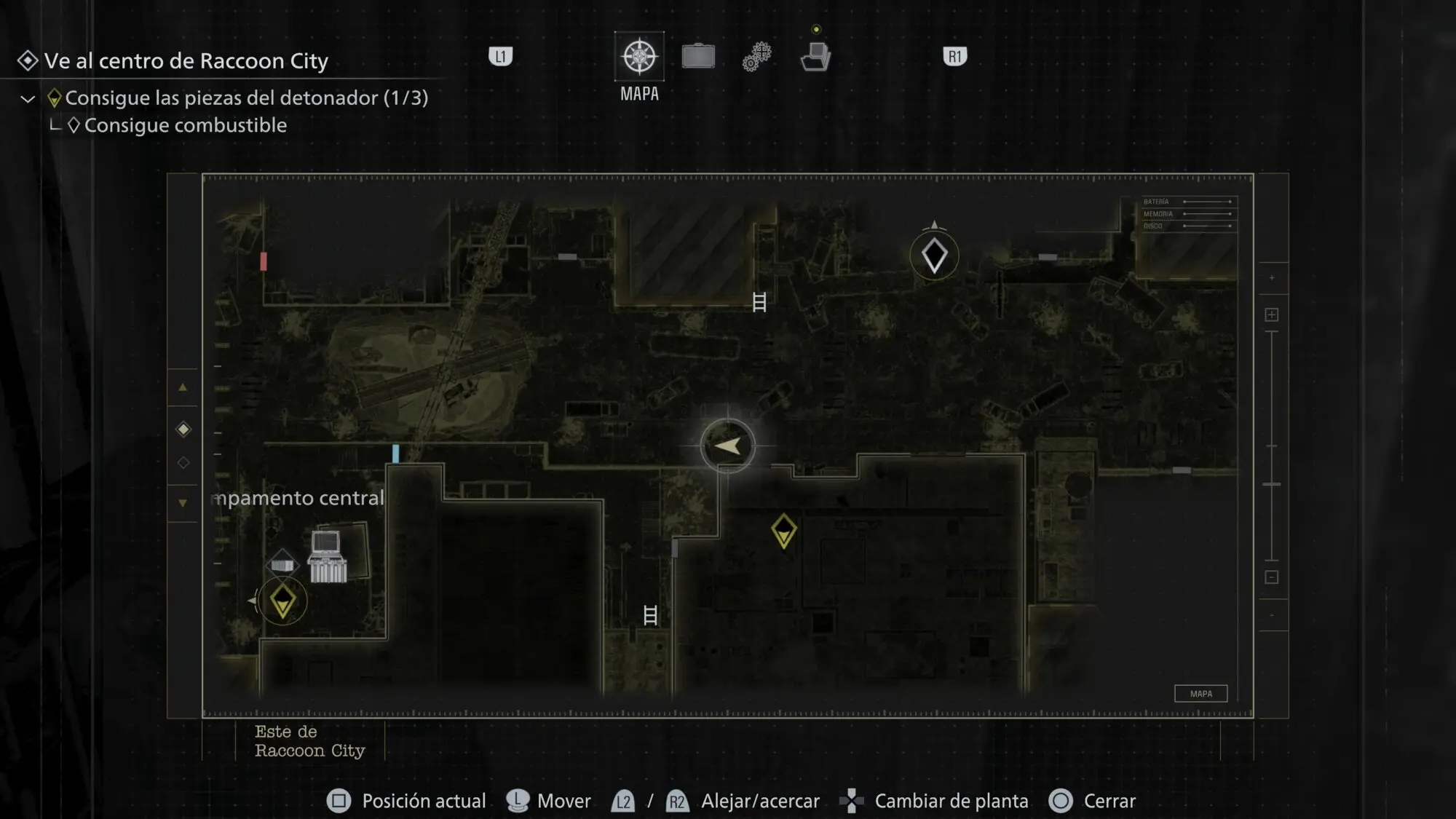Zoom in with the plus box

click(1271, 314)
